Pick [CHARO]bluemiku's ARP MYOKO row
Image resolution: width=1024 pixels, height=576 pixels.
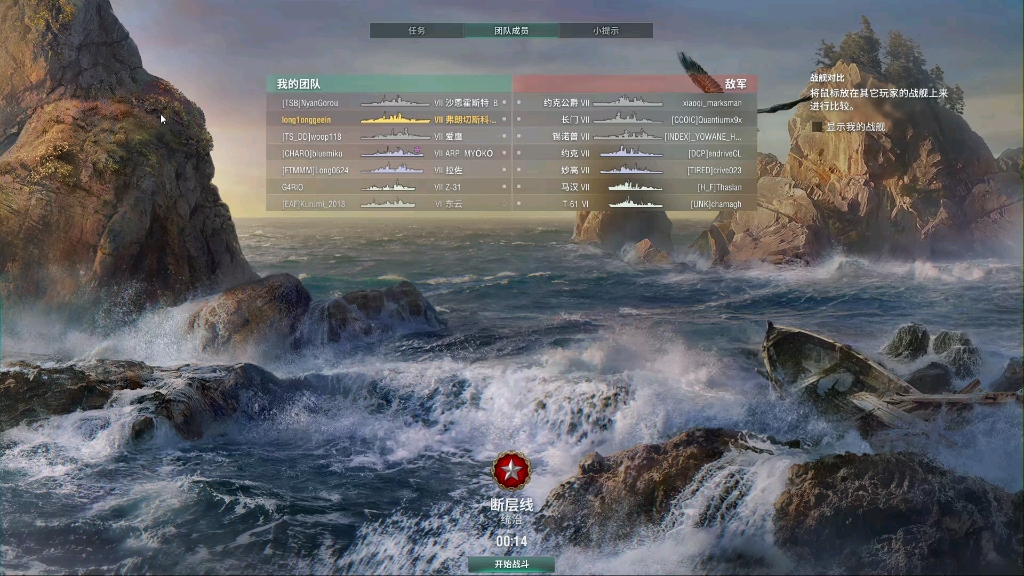click(389, 153)
